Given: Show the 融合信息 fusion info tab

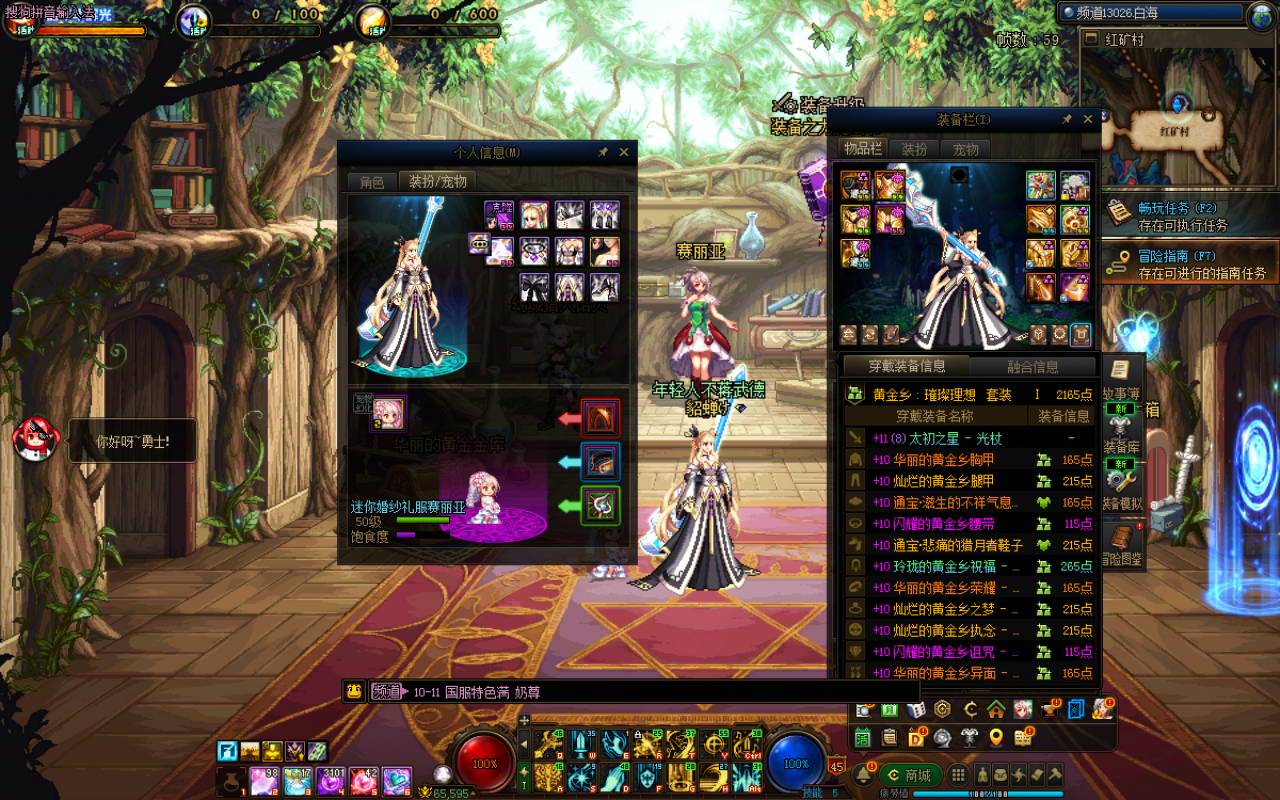Looking at the screenshot, I should (1033, 367).
